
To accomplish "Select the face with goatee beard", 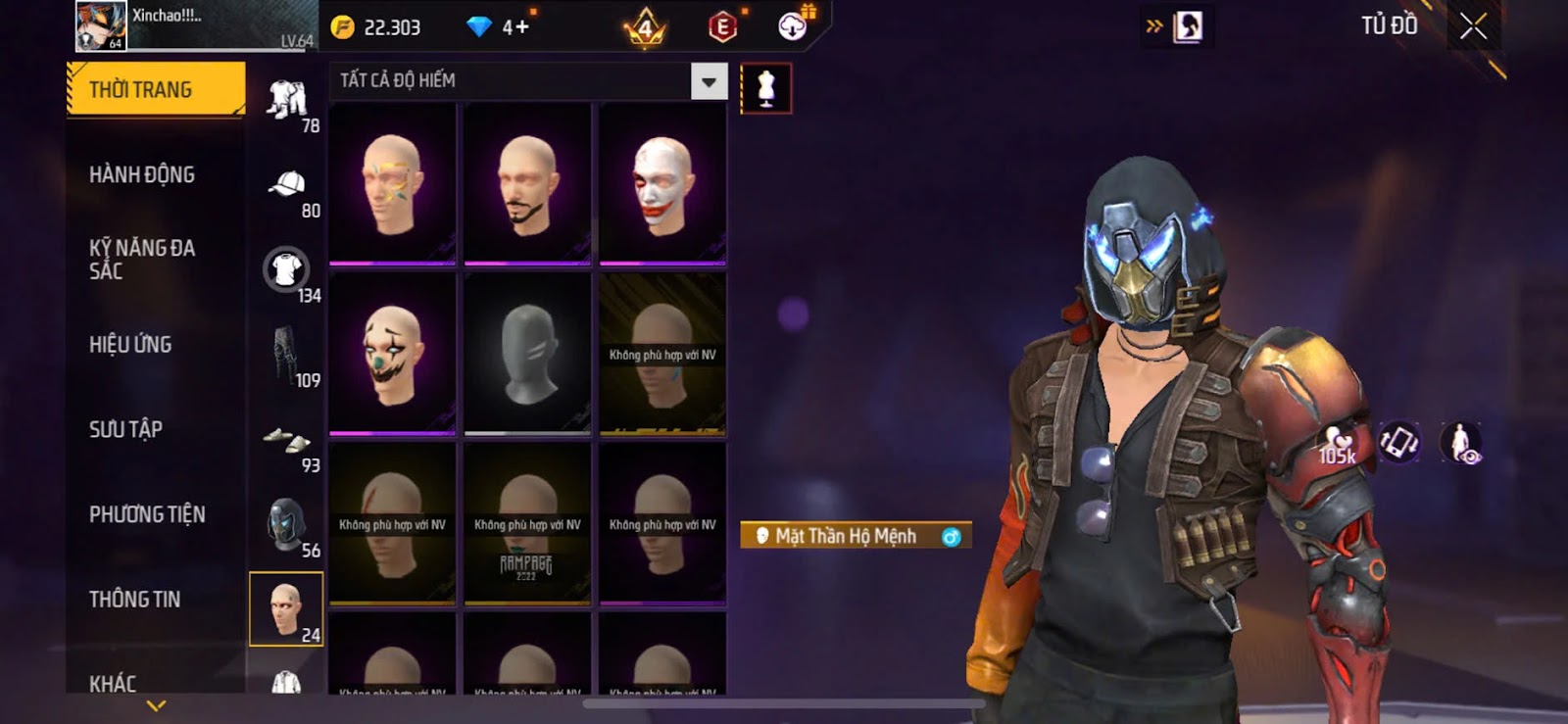I will 527,184.
